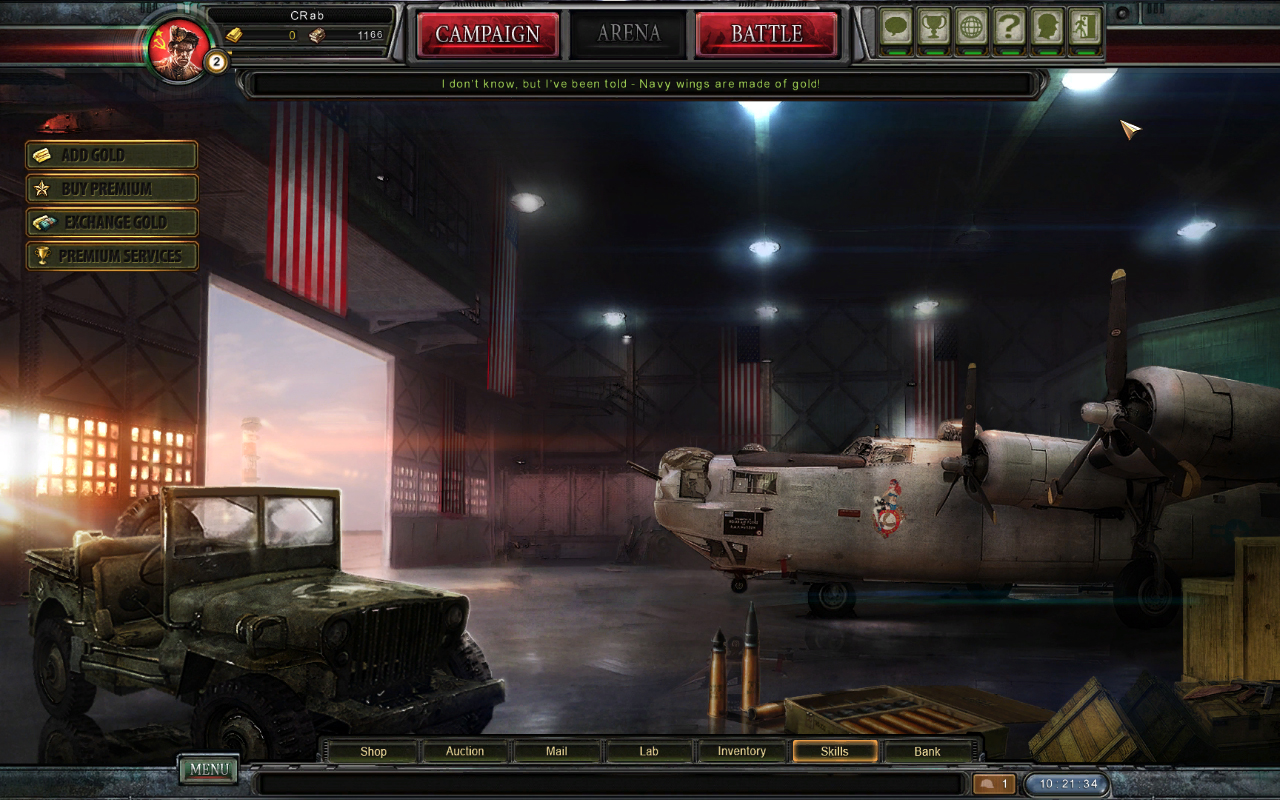1280x800 pixels.
Task: Visit the Bank tab
Action: click(x=927, y=751)
